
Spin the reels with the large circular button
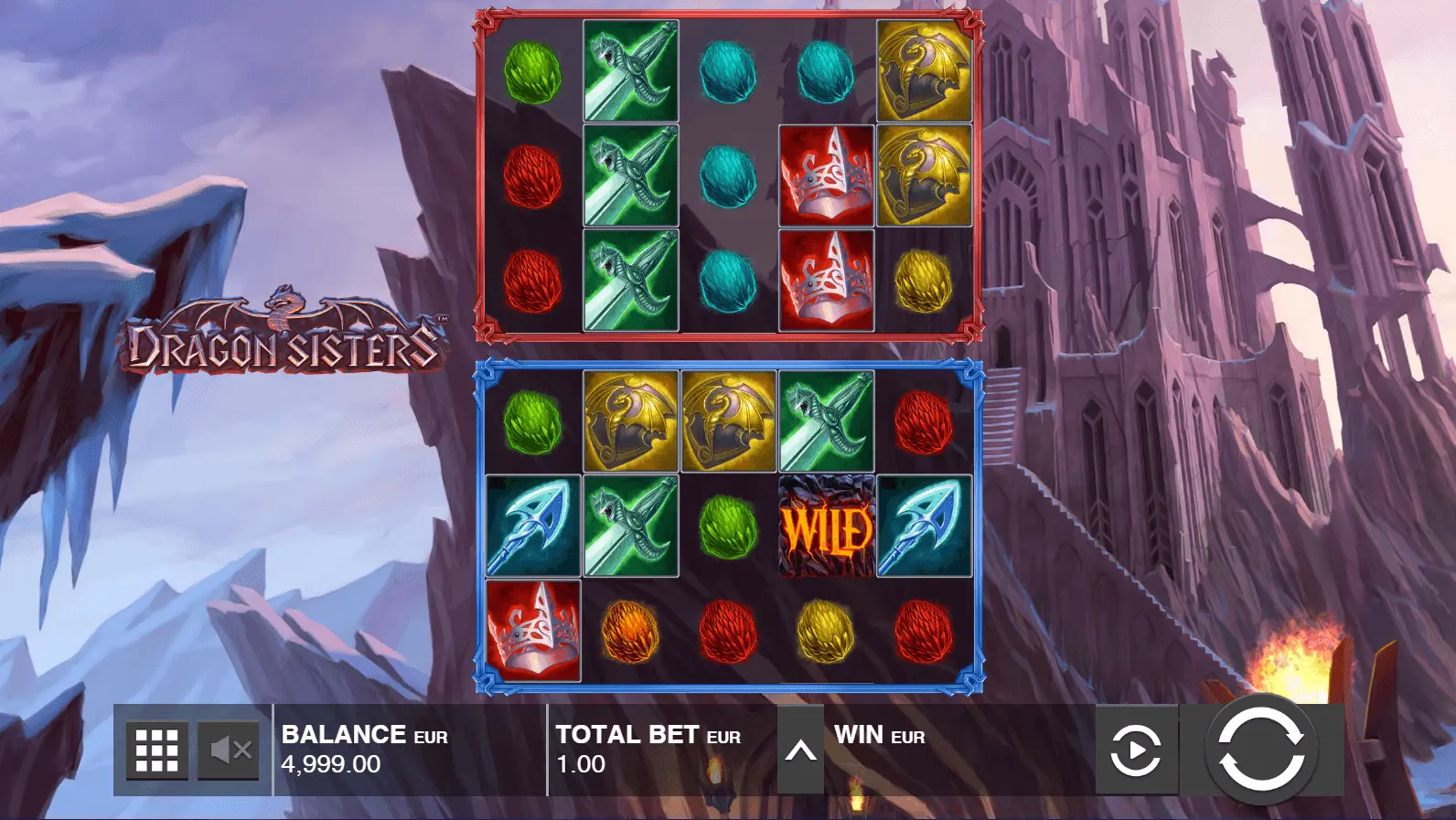(x=1261, y=750)
